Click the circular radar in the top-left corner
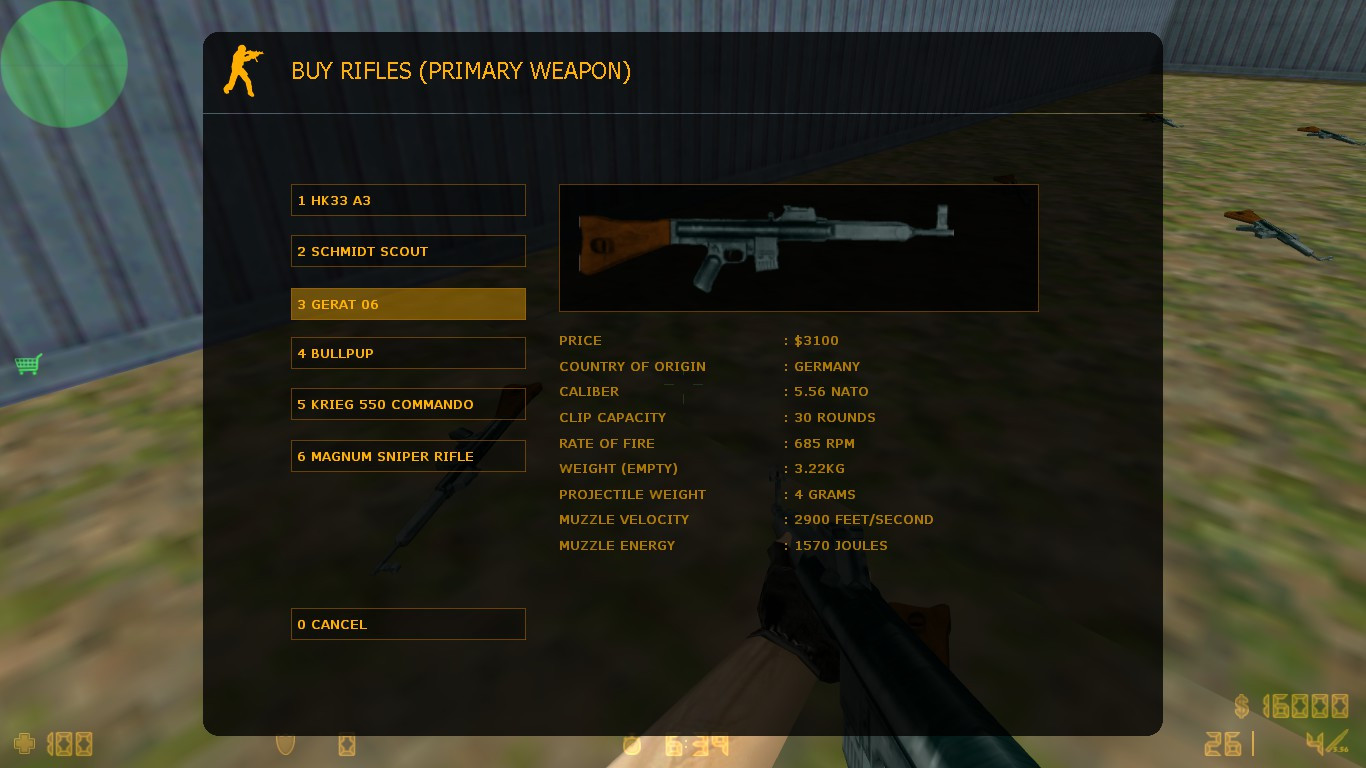Screen dimensions: 1366x768 [64, 63]
